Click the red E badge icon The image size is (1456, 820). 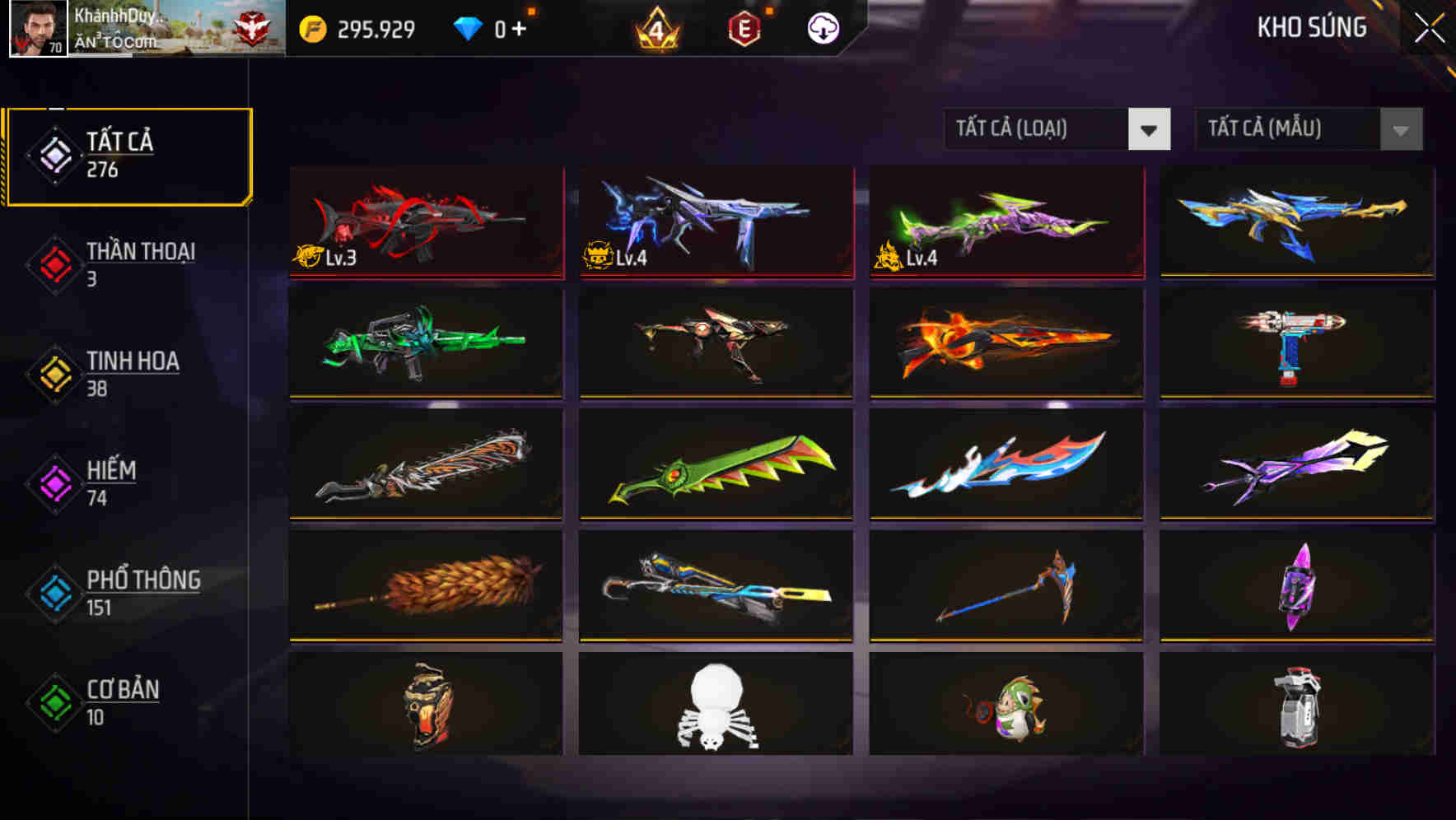pyautogui.click(x=744, y=27)
